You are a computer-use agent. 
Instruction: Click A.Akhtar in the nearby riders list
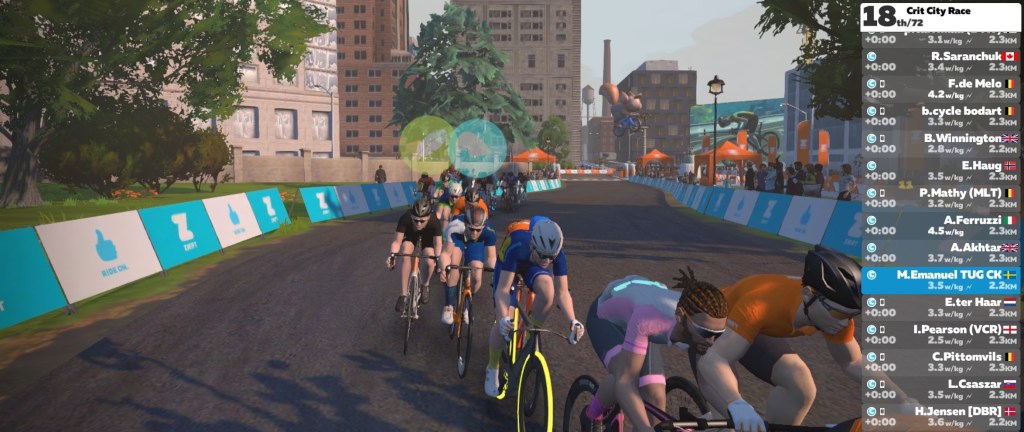click(940, 252)
